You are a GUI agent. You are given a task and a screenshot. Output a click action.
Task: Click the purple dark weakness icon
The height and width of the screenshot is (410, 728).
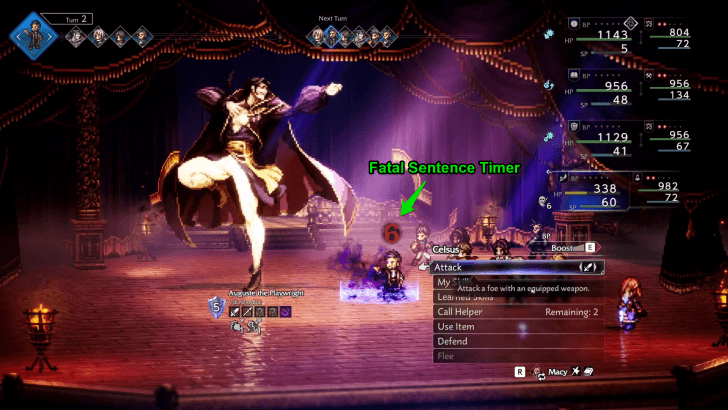285,312
